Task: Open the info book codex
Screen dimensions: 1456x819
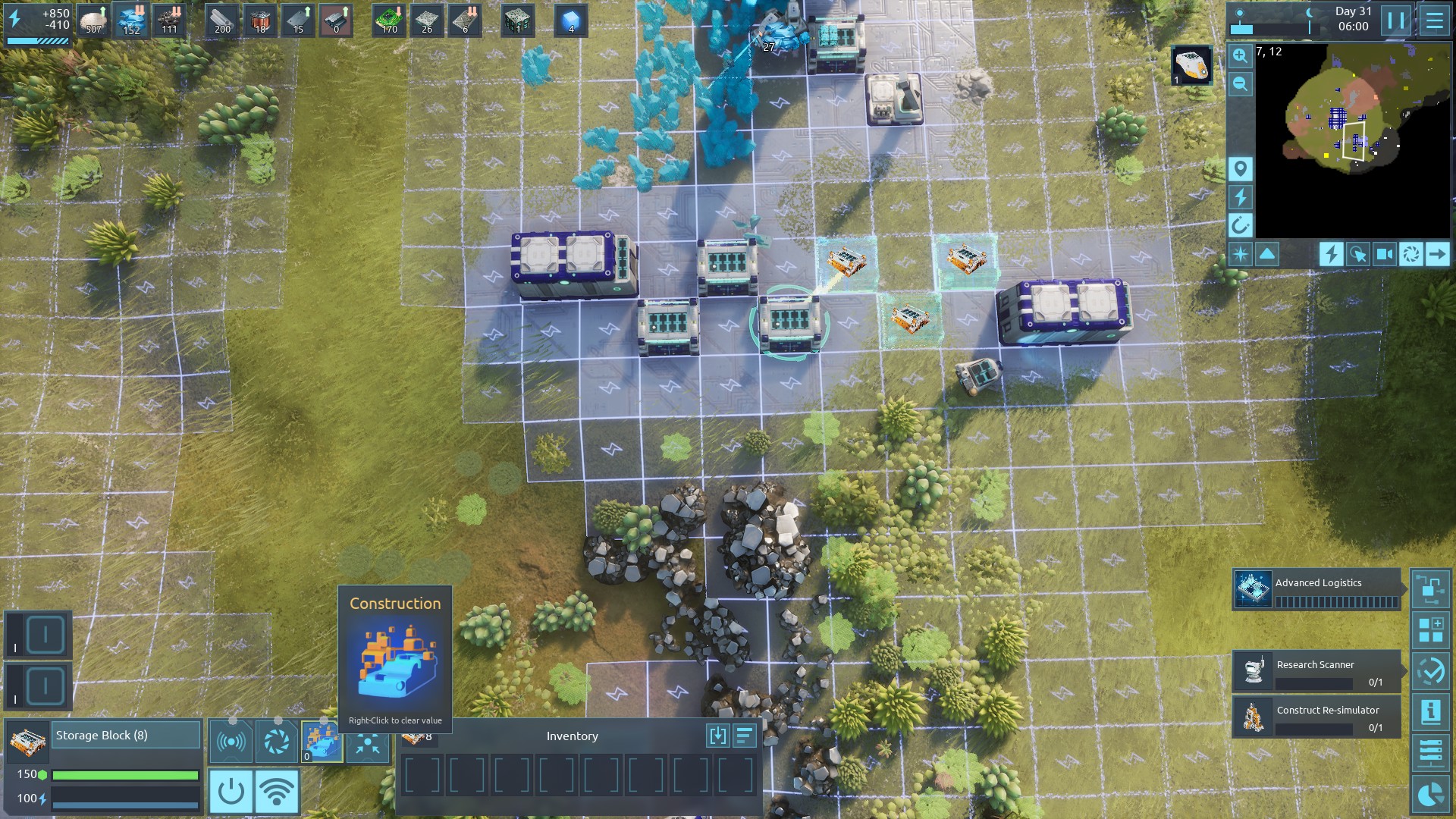Action: click(x=1431, y=711)
